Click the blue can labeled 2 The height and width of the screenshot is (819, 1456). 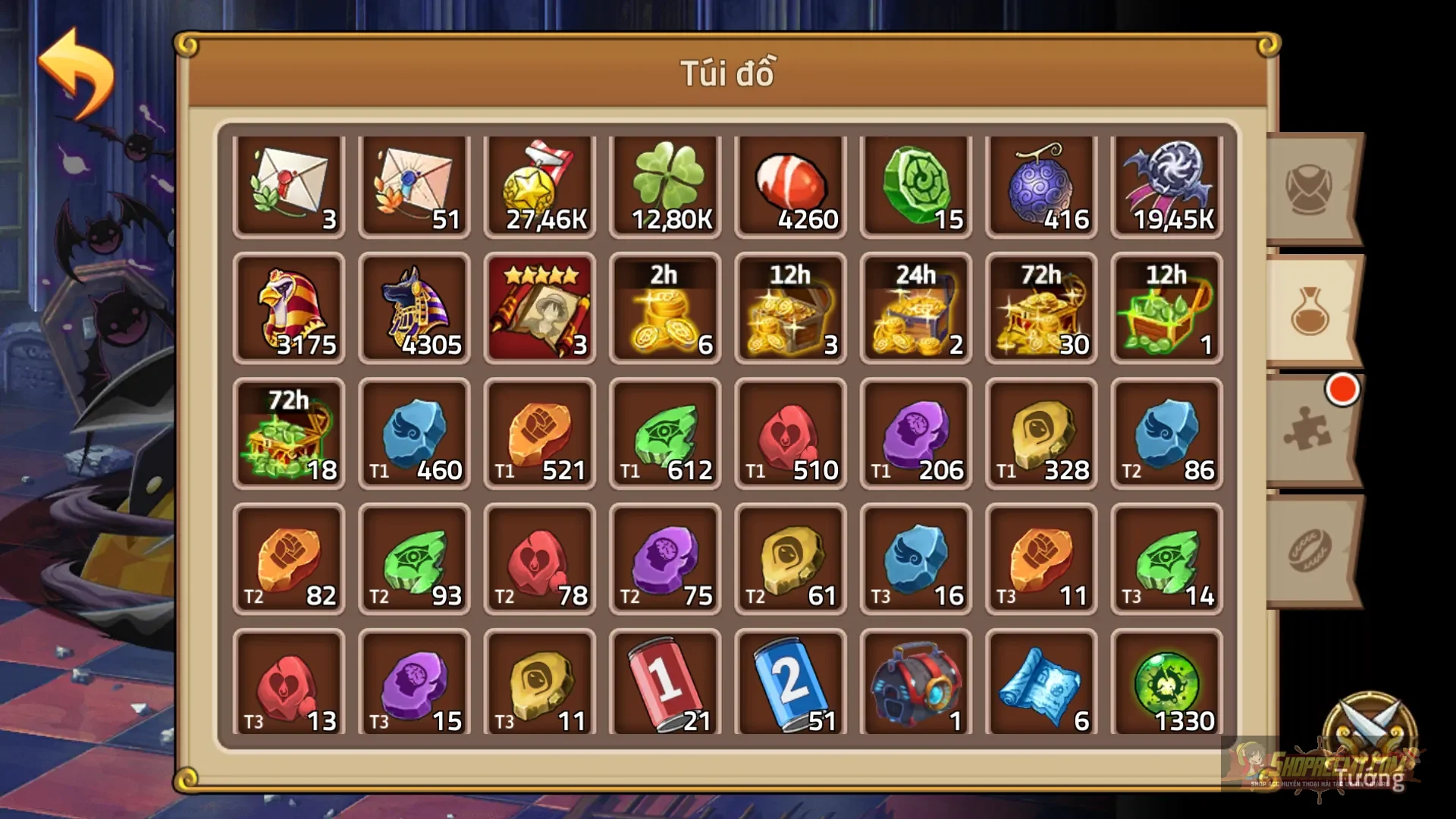(790, 682)
